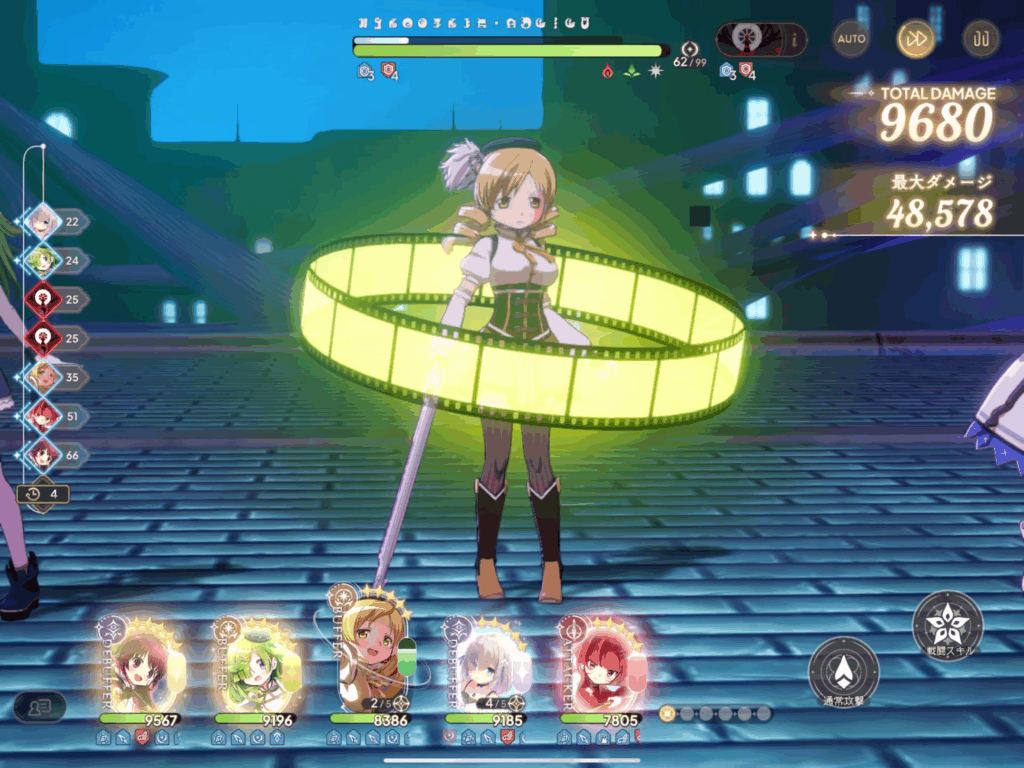1024x768 pixels.
Task: Use the 通常攻撃 normal attack button
Action: tap(843, 671)
